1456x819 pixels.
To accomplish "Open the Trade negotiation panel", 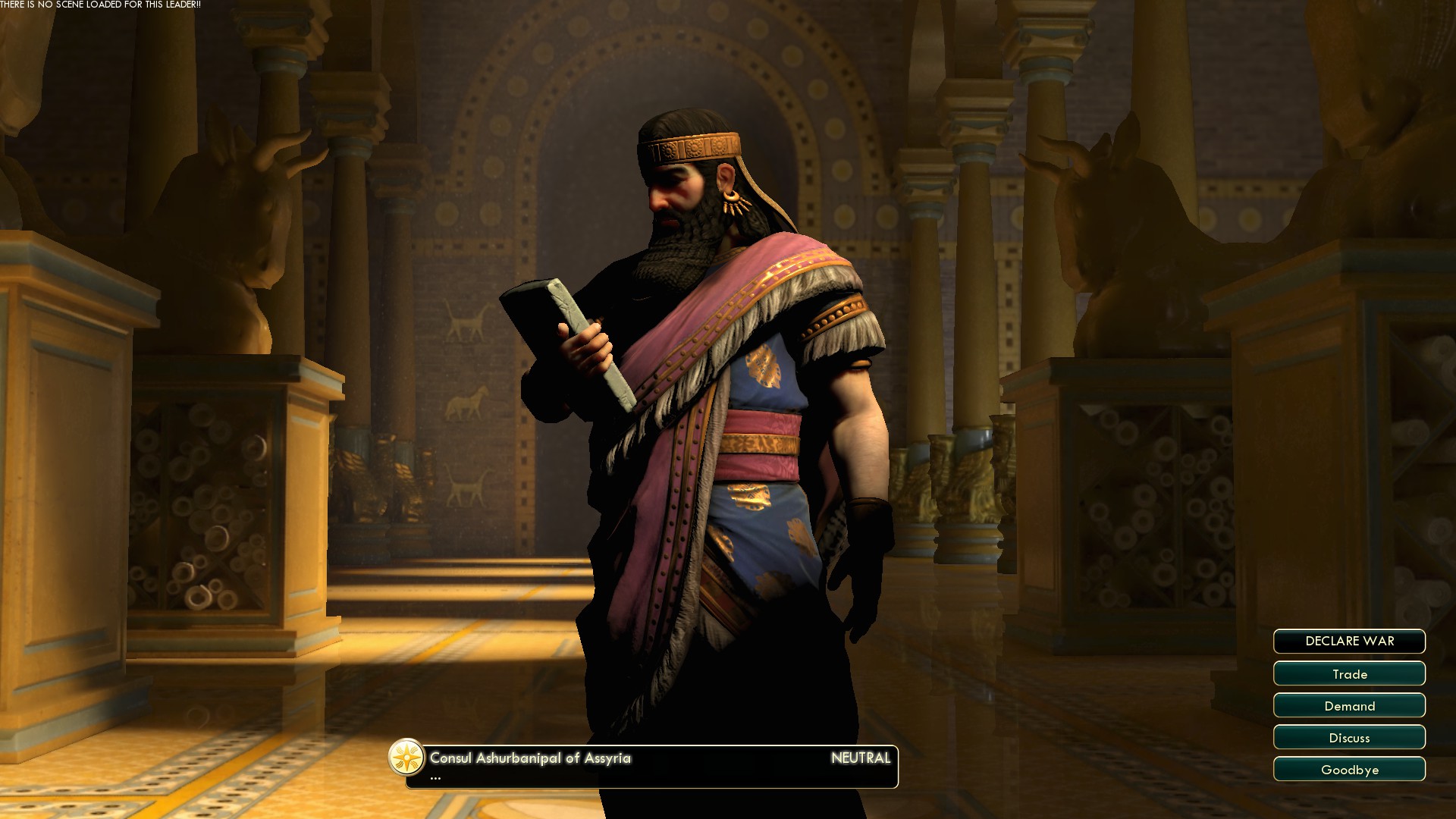I will (1349, 673).
